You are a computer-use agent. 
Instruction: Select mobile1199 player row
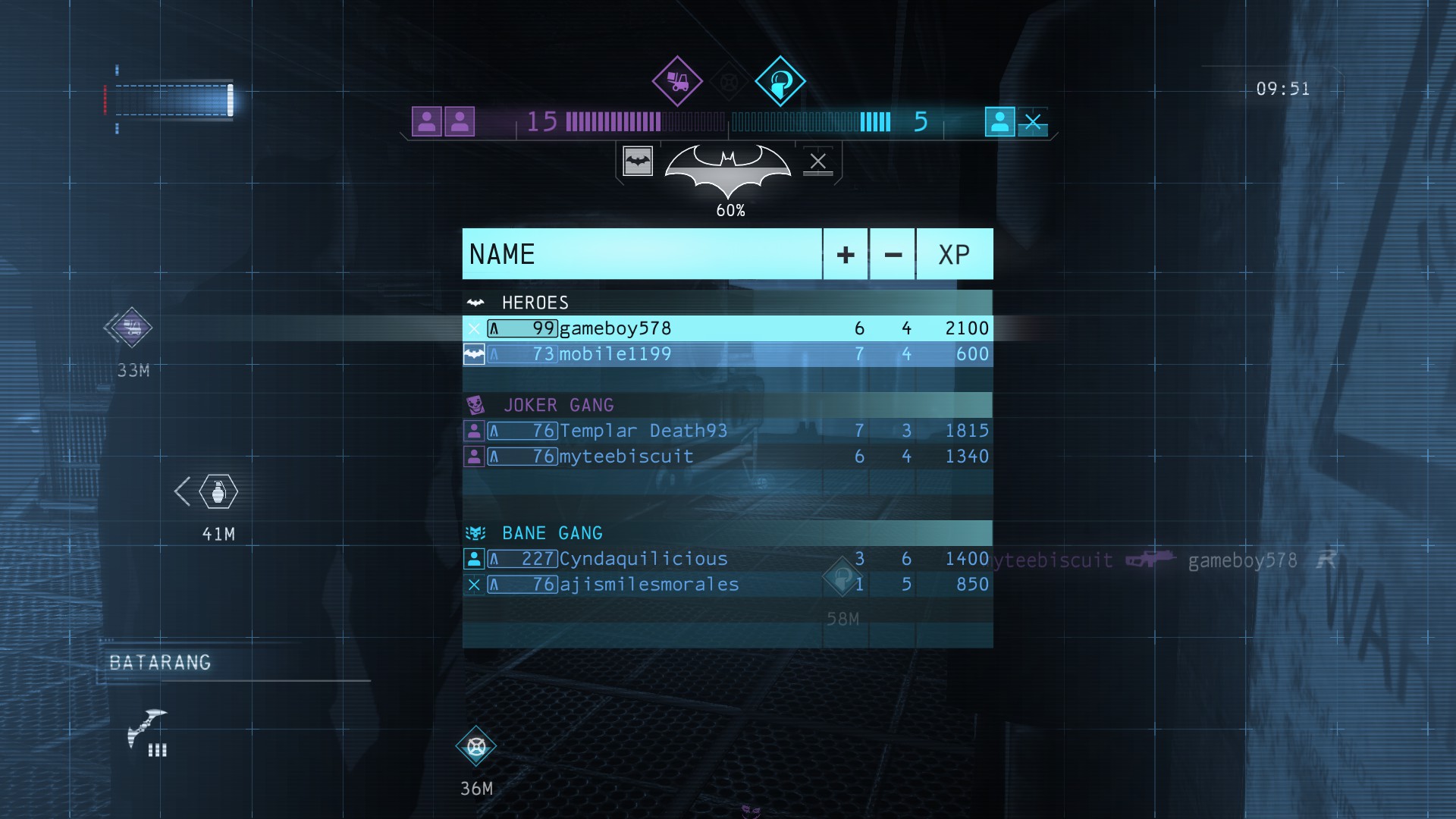coord(726,354)
